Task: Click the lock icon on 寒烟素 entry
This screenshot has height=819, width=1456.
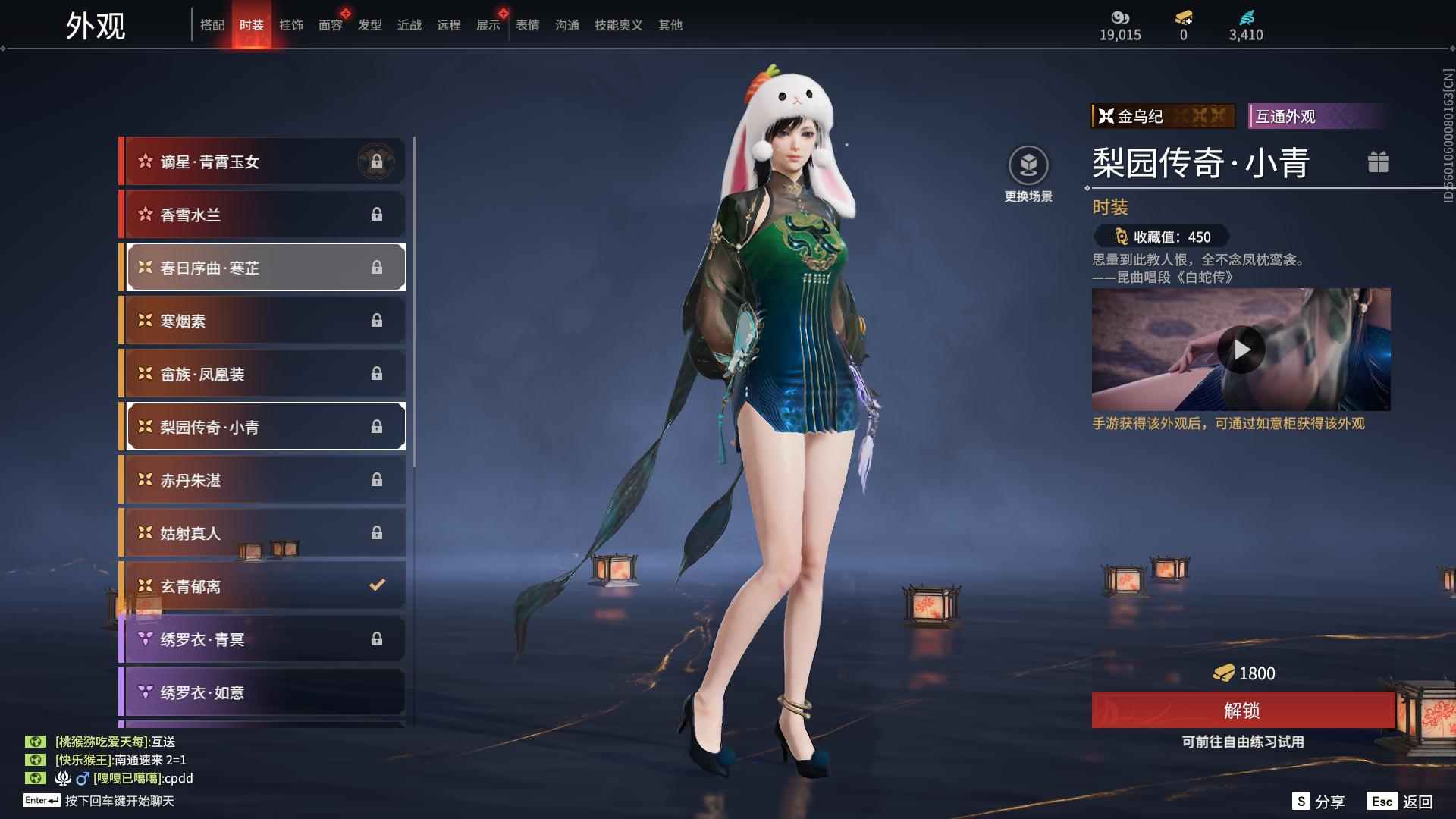Action: (377, 320)
